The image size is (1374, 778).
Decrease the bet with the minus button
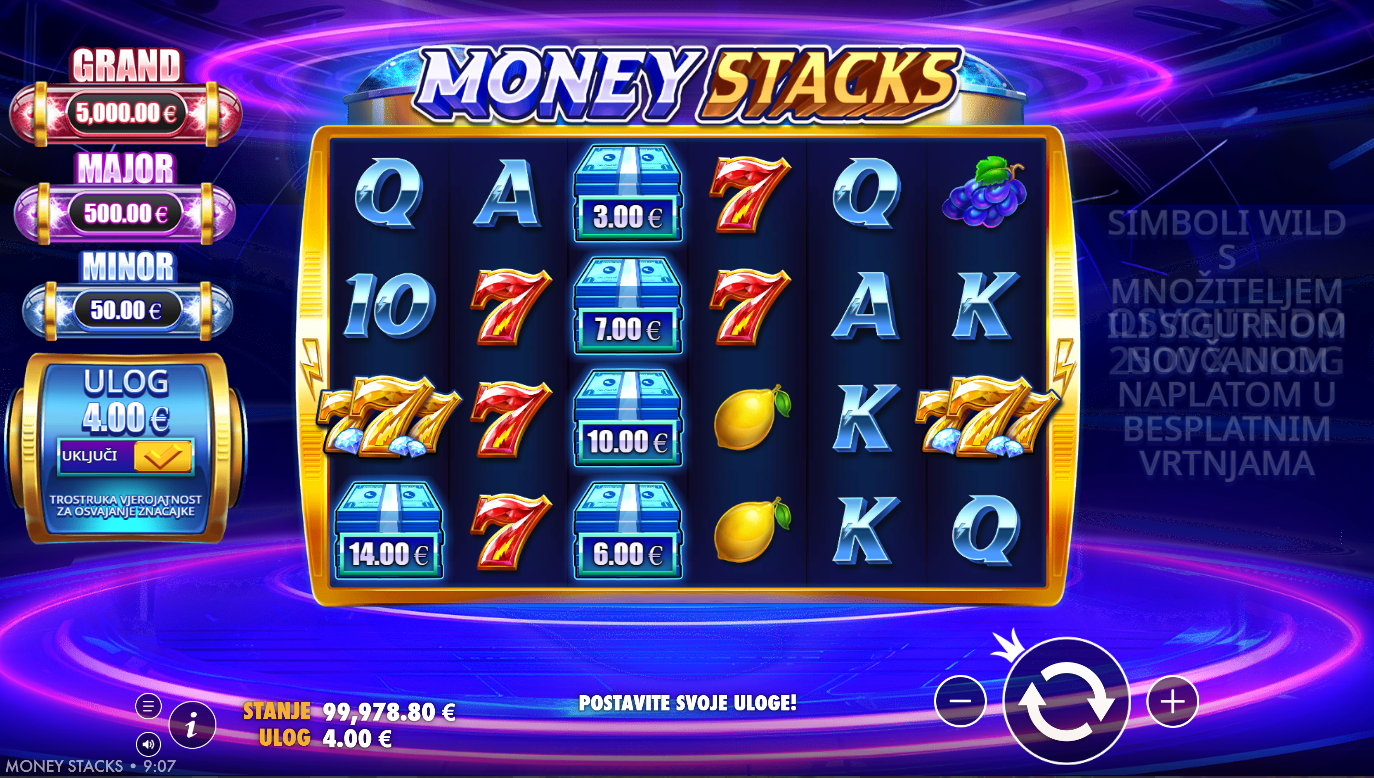click(x=960, y=701)
